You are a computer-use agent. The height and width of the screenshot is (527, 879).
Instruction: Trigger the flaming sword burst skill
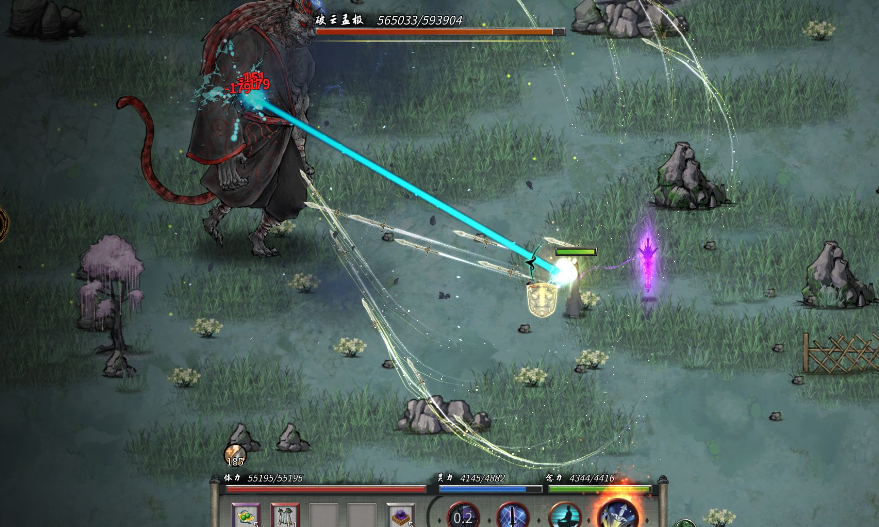[x=618, y=511]
